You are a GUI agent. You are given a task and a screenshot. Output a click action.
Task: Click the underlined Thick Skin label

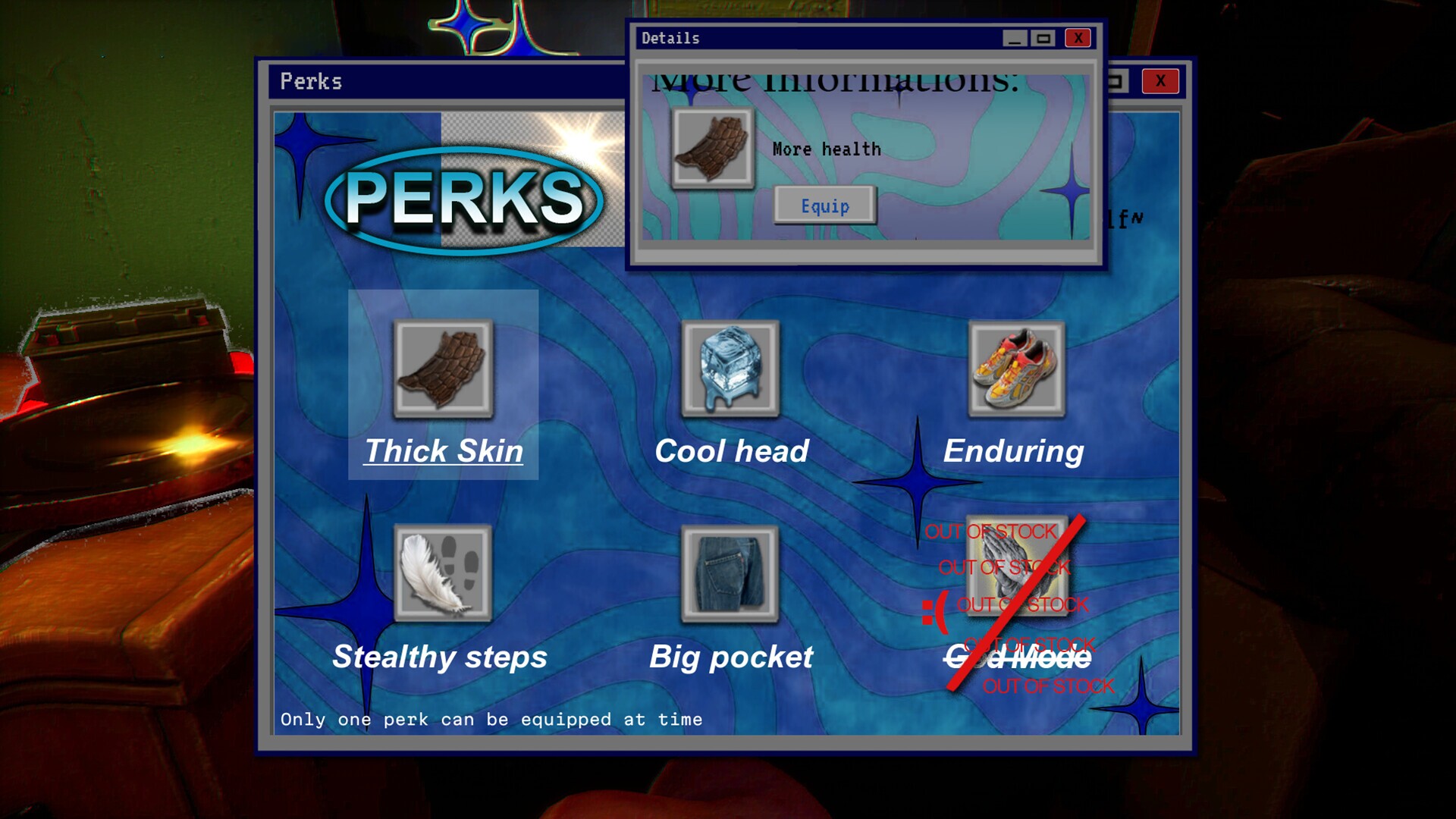444,450
